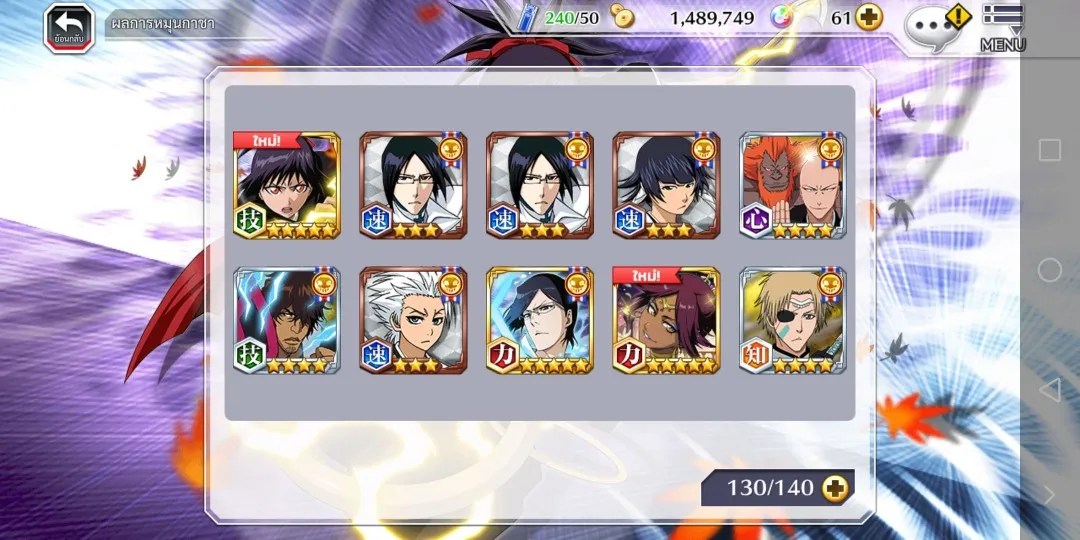Image resolution: width=1080 pixels, height=540 pixels.
Task: Open Android recent apps square button
Action: pos(1049,150)
